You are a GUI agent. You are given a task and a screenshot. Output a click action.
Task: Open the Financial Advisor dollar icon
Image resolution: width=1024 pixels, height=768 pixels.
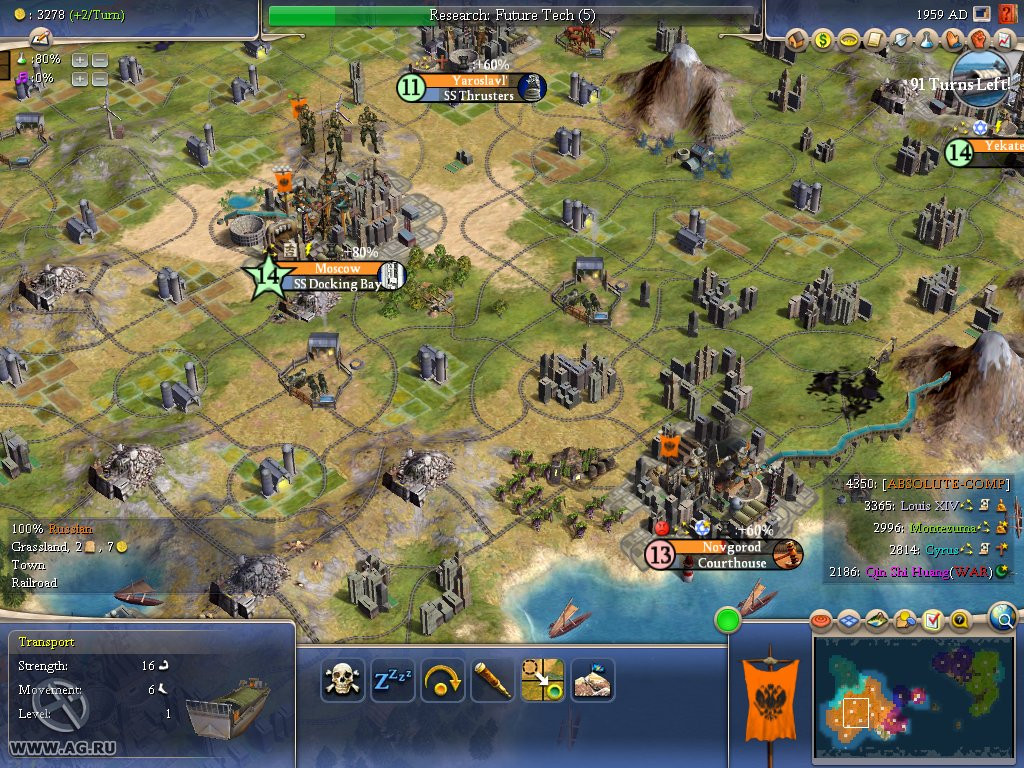point(823,40)
